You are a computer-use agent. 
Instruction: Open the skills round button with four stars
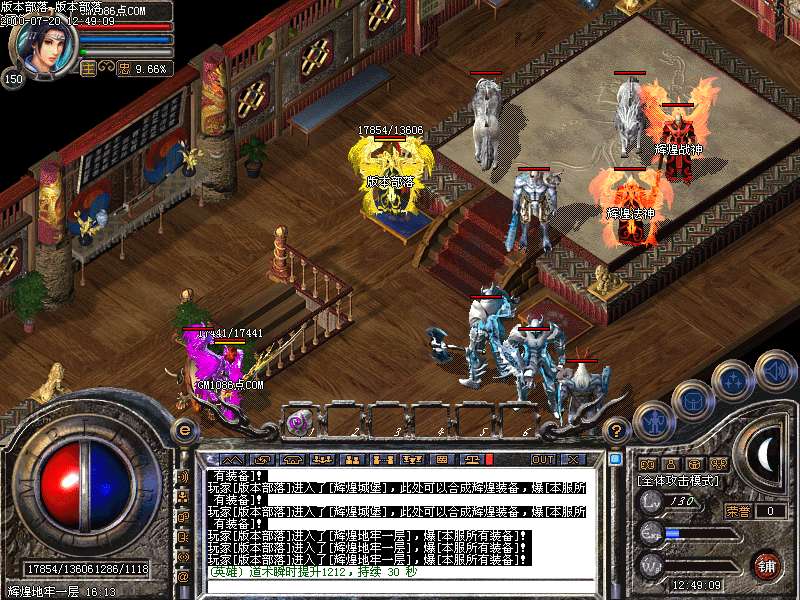[x=733, y=380]
